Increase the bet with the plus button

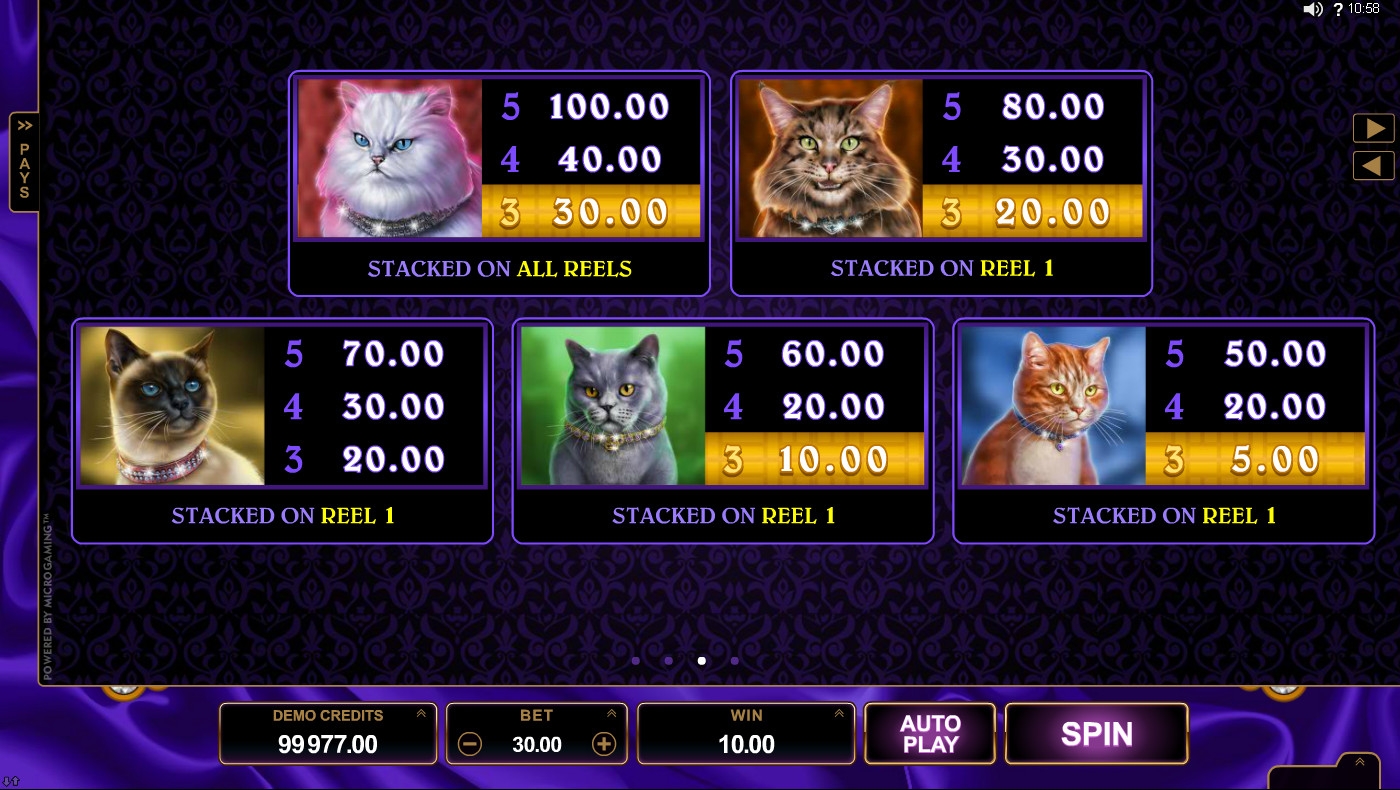coord(603,744)
